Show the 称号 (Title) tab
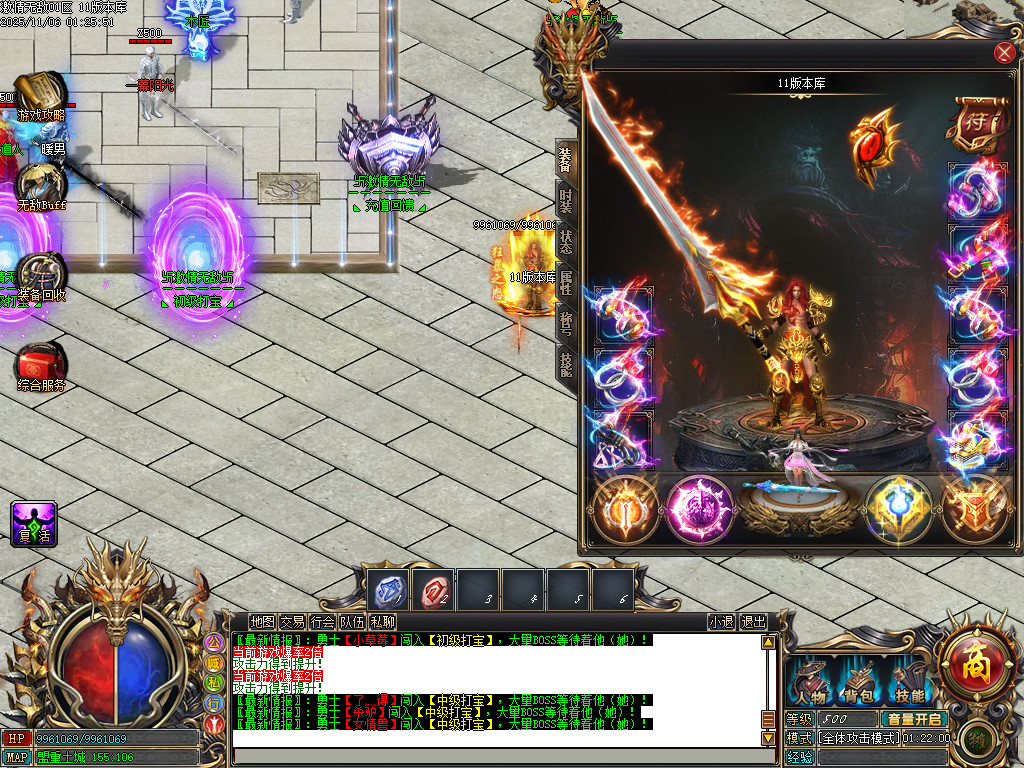Viewport: 1024px width, 768px height. point(566,322)
